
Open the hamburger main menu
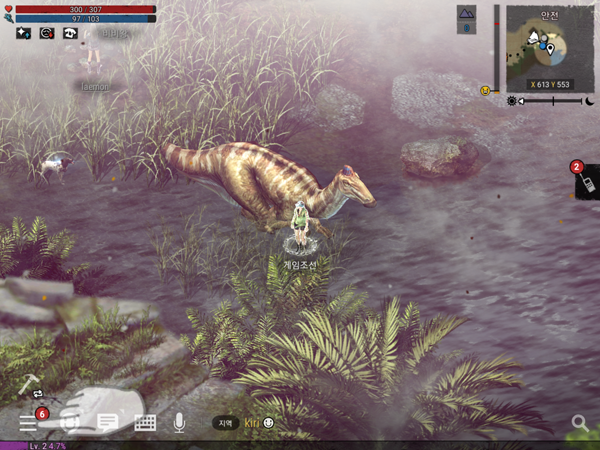[27, 422]
